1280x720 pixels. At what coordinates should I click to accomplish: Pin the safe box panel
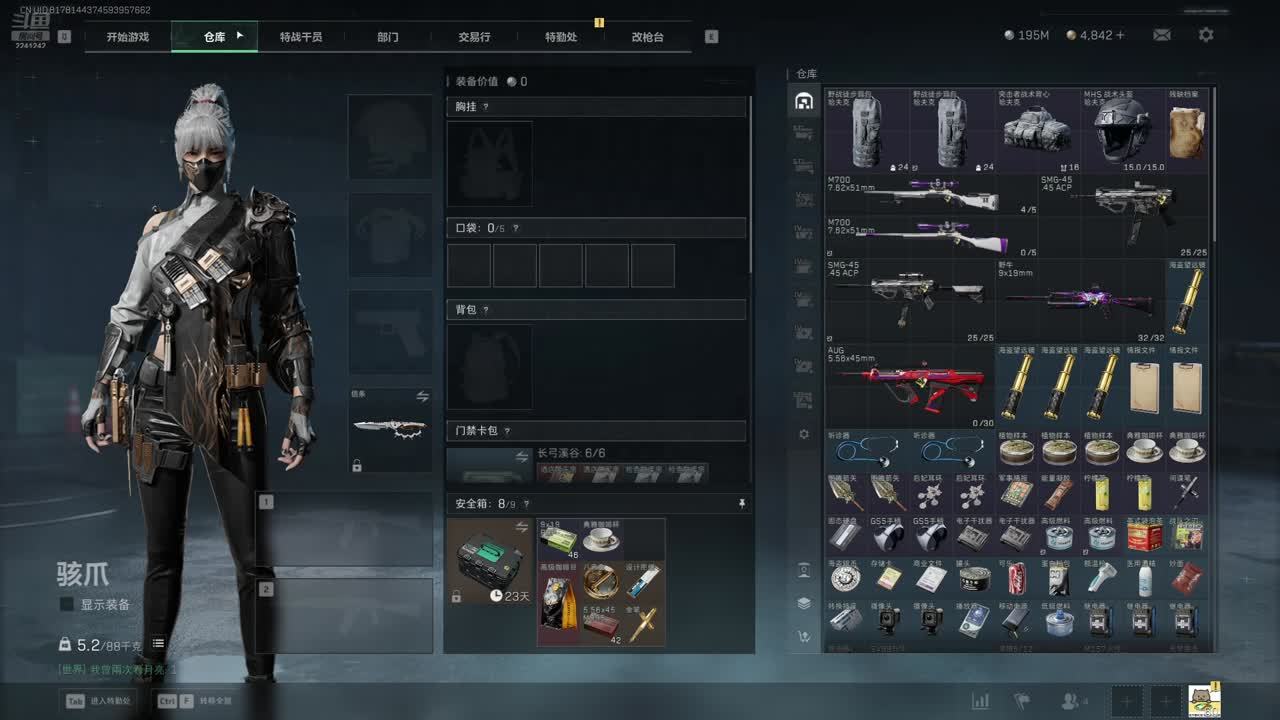point(742,504)
